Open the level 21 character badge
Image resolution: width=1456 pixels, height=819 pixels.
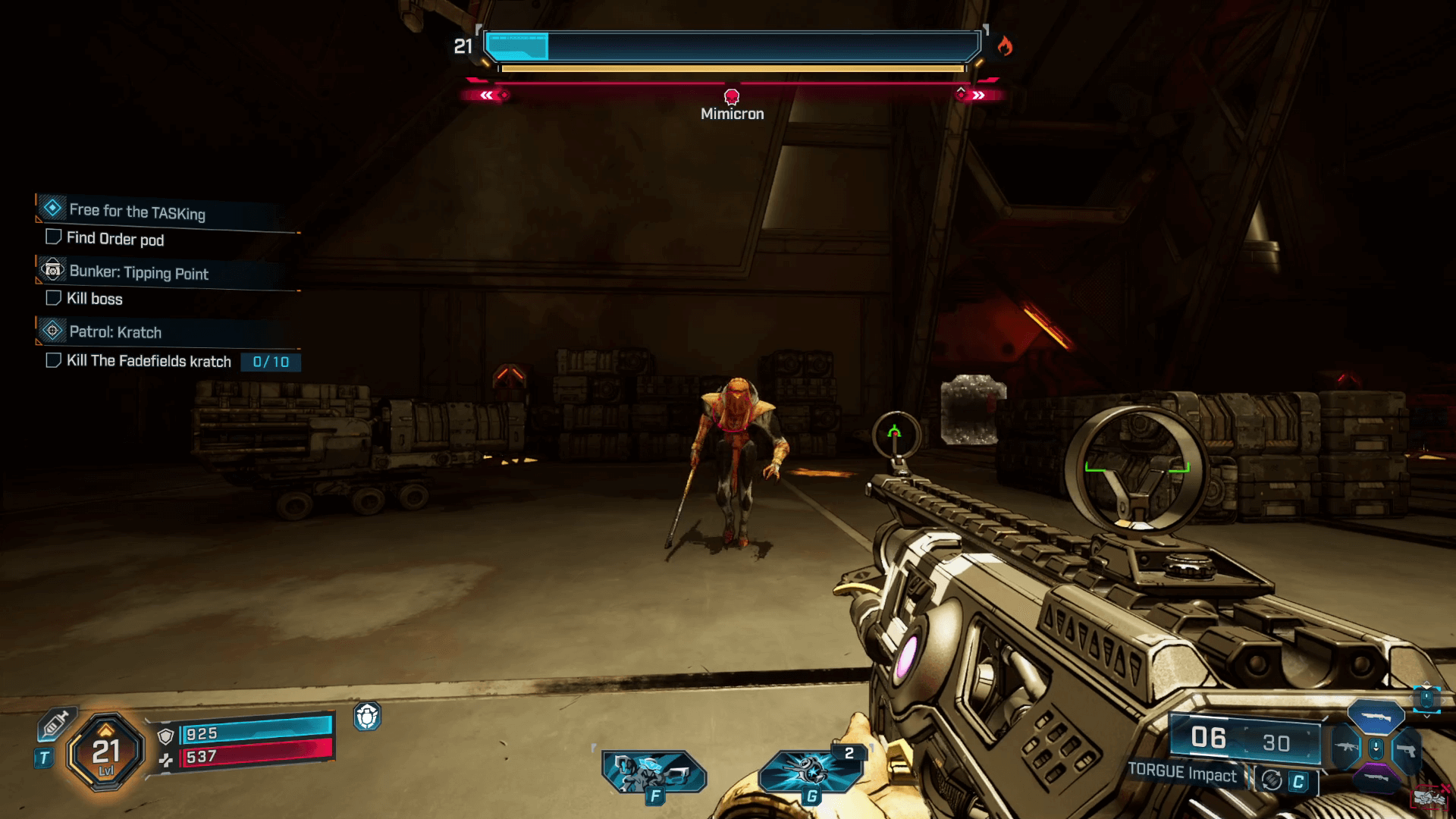(x=105, y=752)
